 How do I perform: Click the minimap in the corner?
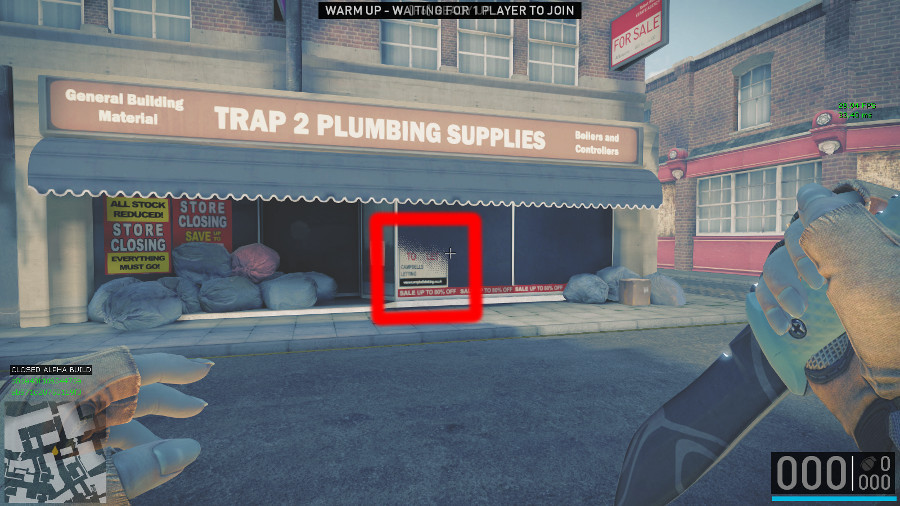[55, 452]
